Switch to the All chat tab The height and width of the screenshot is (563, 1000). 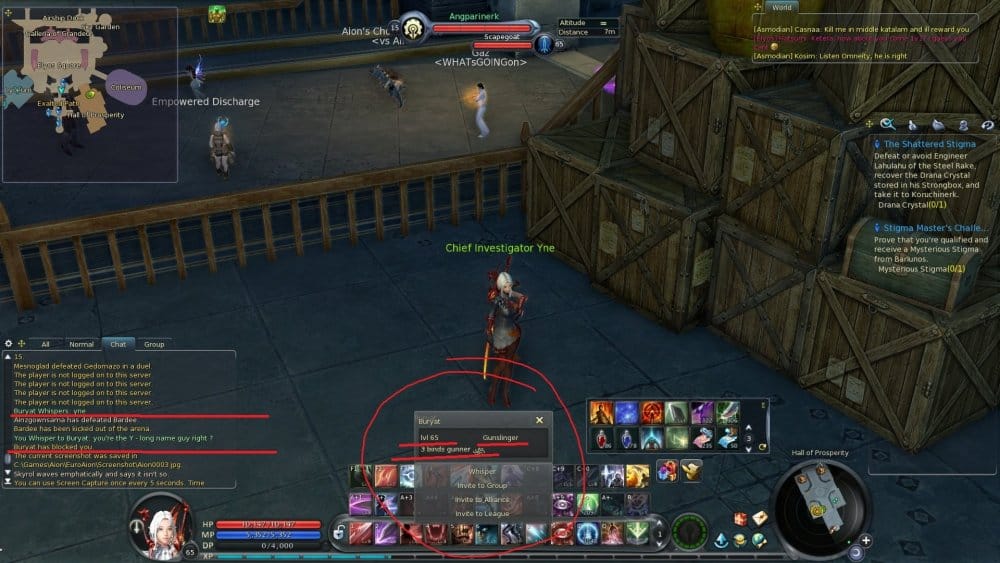(45, 344)
